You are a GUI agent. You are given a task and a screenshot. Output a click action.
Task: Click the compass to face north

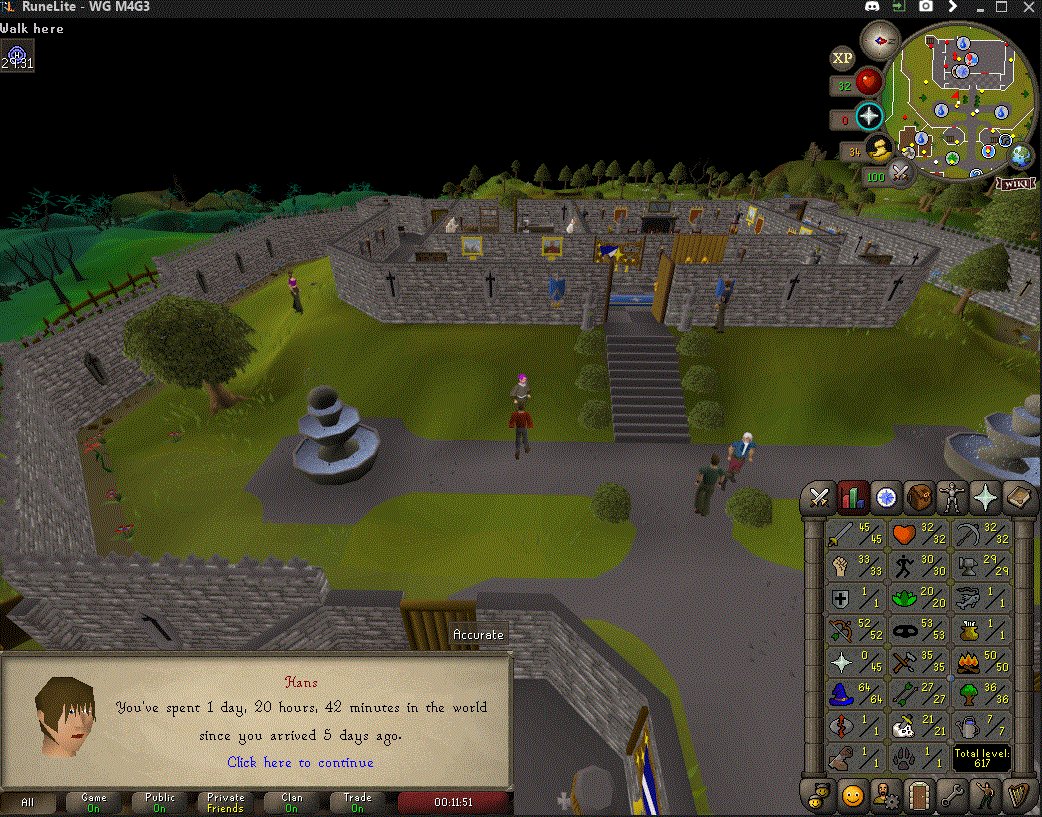[x=881, y=41]
